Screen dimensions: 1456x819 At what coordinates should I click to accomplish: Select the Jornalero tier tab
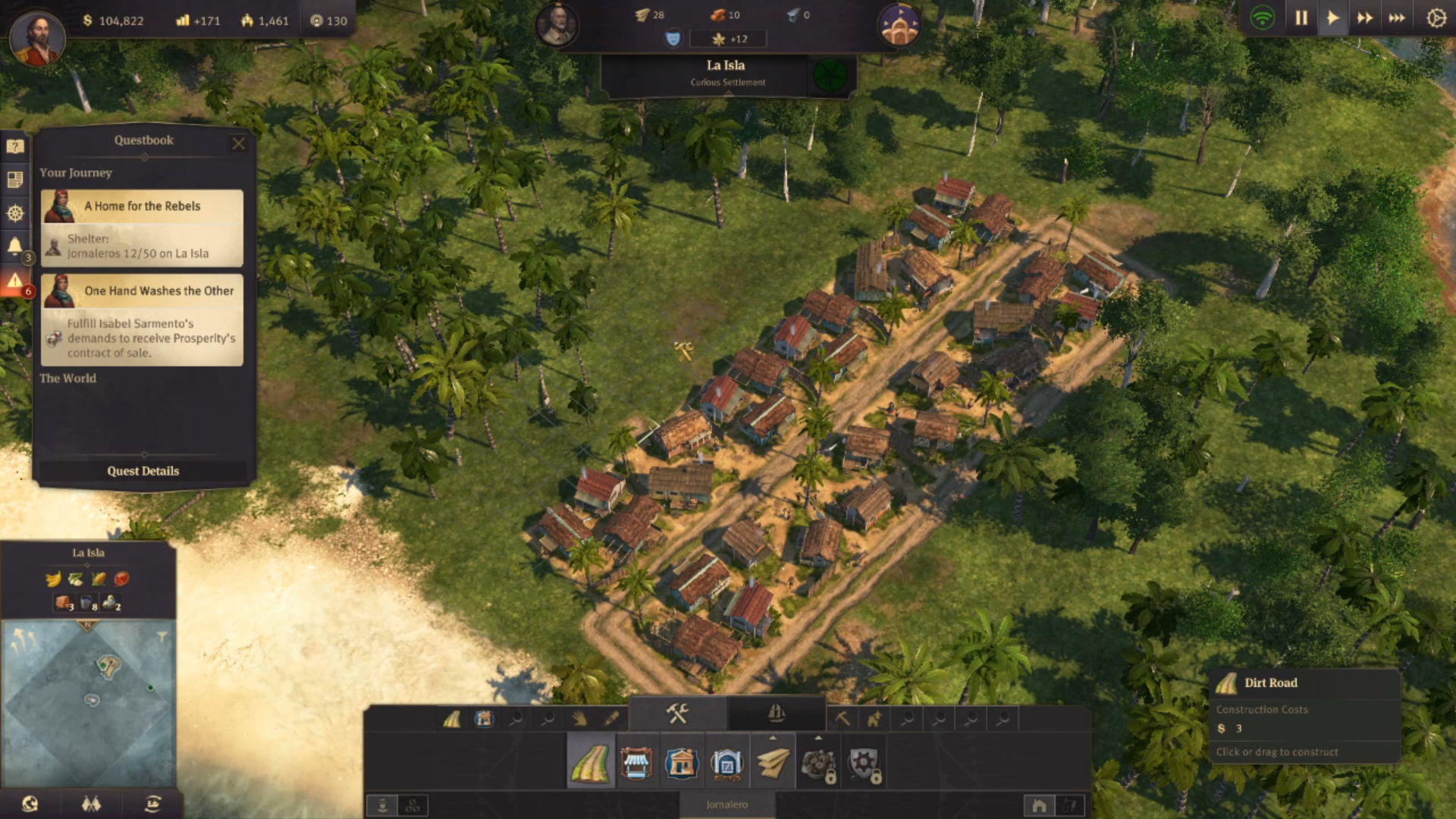728,805
